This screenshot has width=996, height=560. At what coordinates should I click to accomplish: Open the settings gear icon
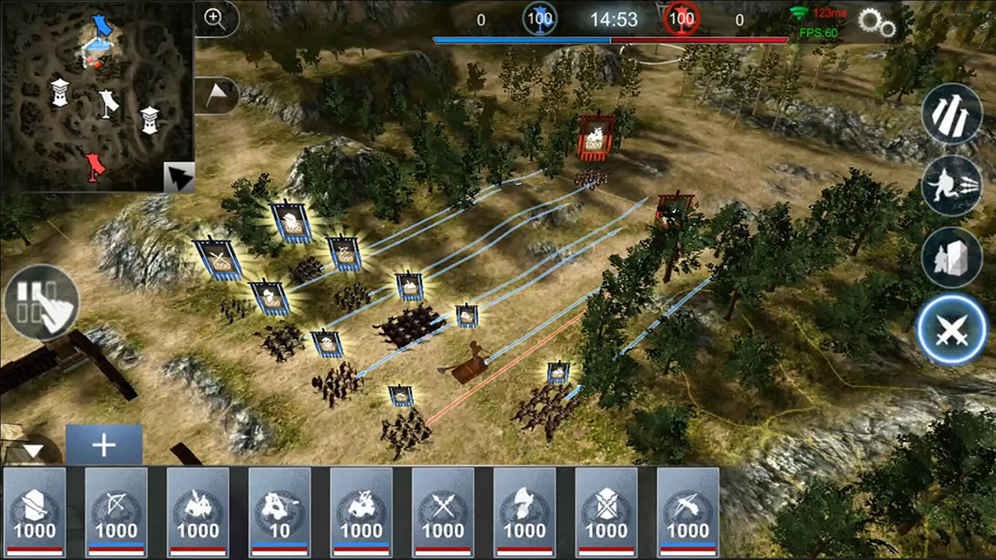pyautogui.click(x=874, y=24)
